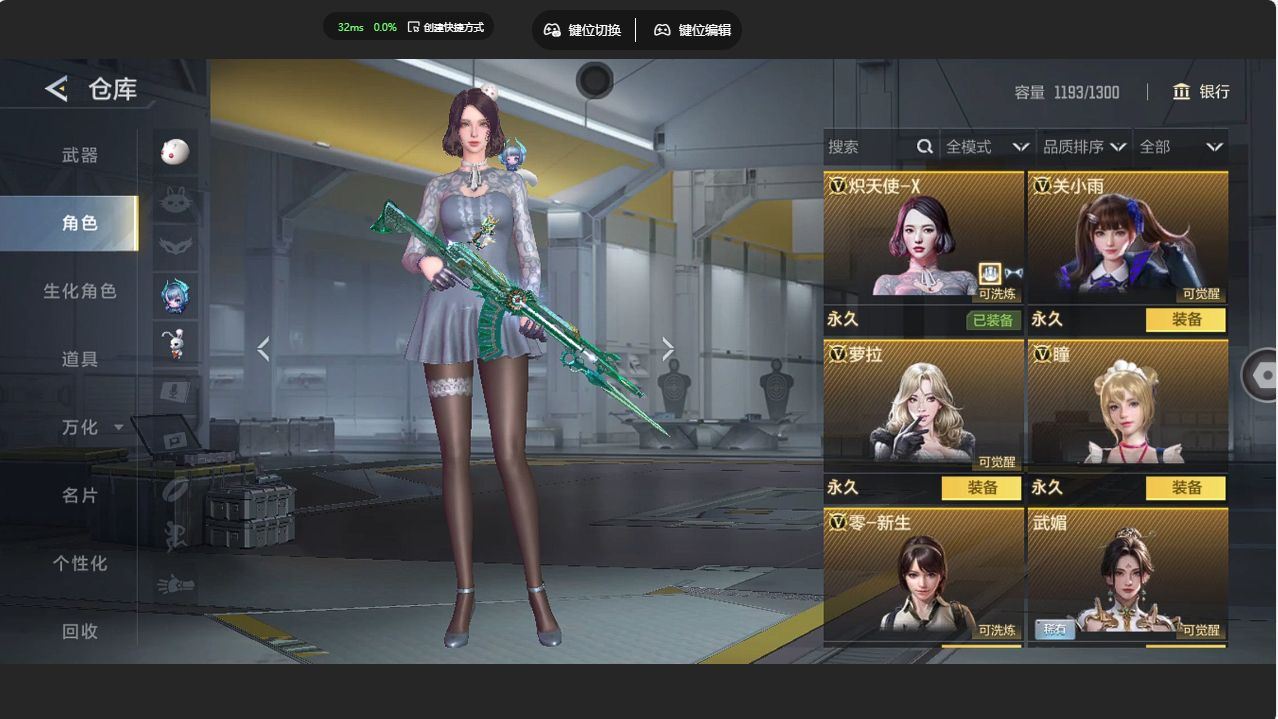Switch to the 武器 tab
1278x719 pixels.
(80, 155)
